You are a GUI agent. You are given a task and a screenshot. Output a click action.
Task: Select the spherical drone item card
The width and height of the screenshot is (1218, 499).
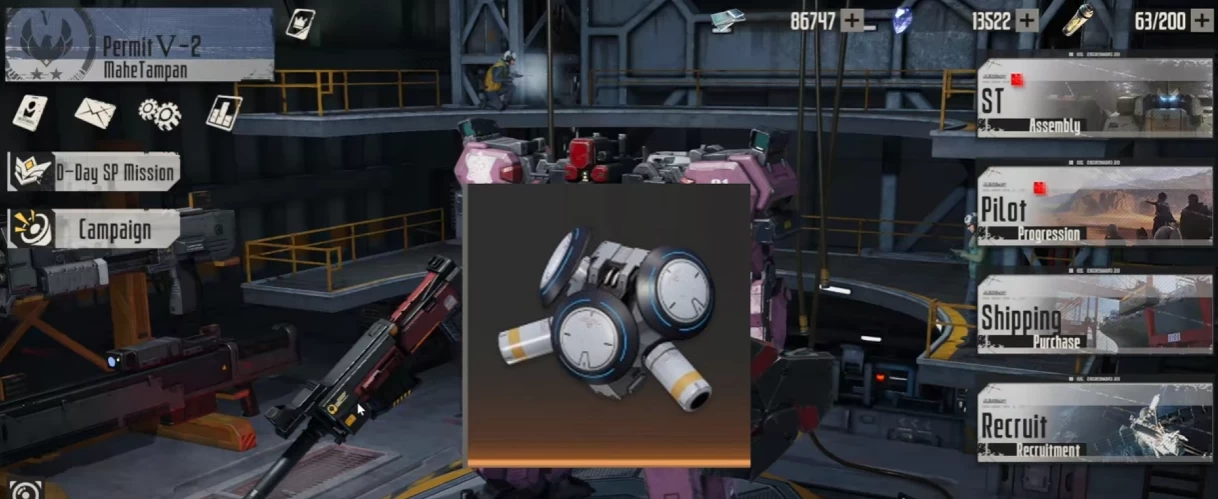pyautogui.click(x=607, y=325)
